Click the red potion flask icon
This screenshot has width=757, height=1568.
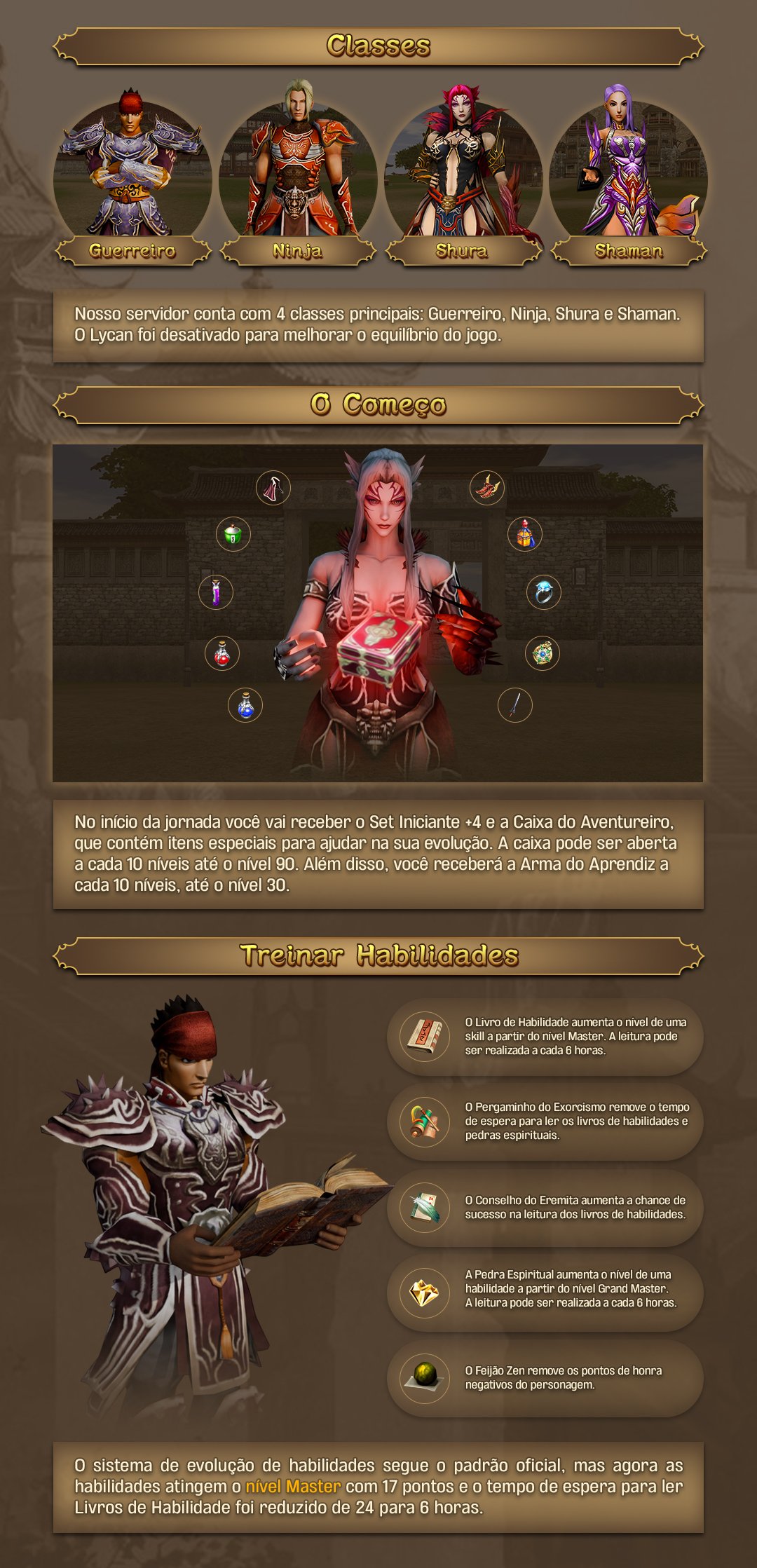pos(222,654)
